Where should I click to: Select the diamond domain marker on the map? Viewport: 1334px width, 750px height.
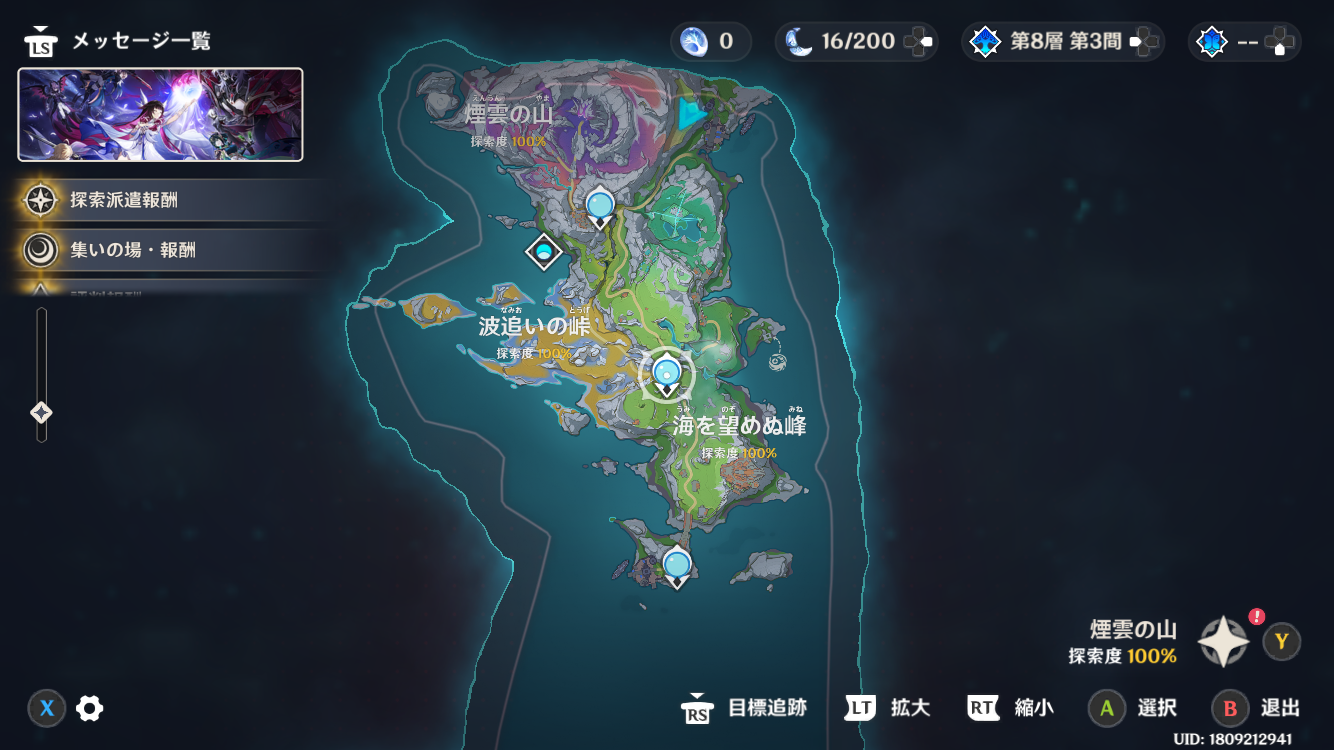[x=544, y=250]
